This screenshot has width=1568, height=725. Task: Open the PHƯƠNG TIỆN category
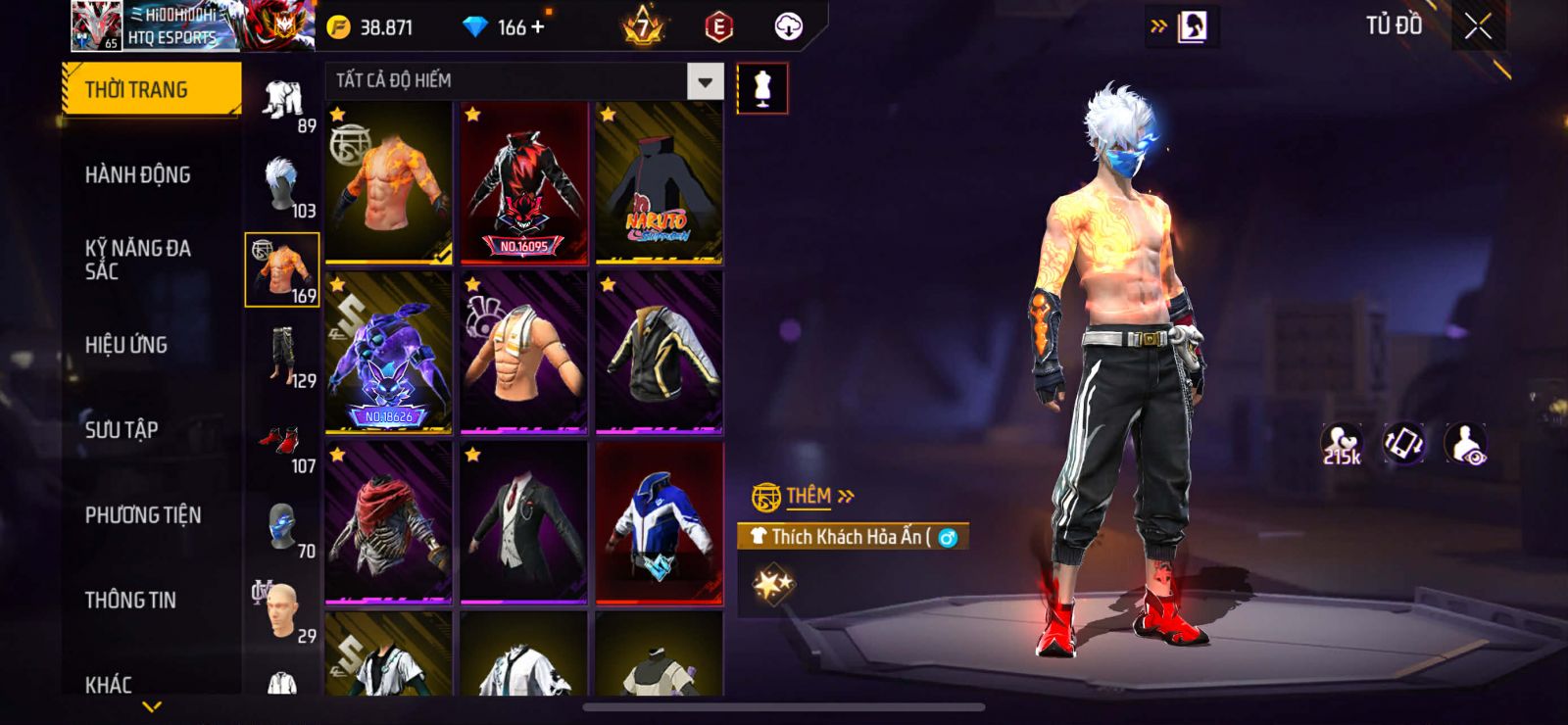(143, 515)
